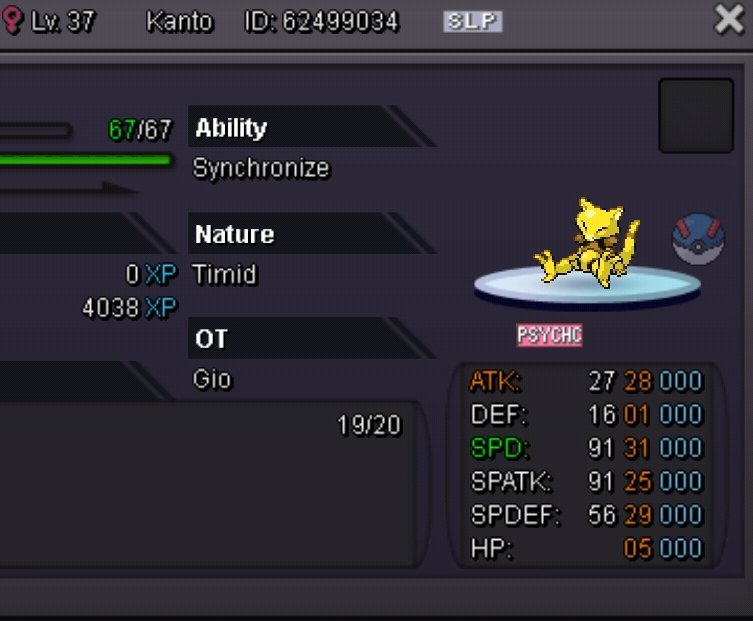Select the empty held item slot

696,115
